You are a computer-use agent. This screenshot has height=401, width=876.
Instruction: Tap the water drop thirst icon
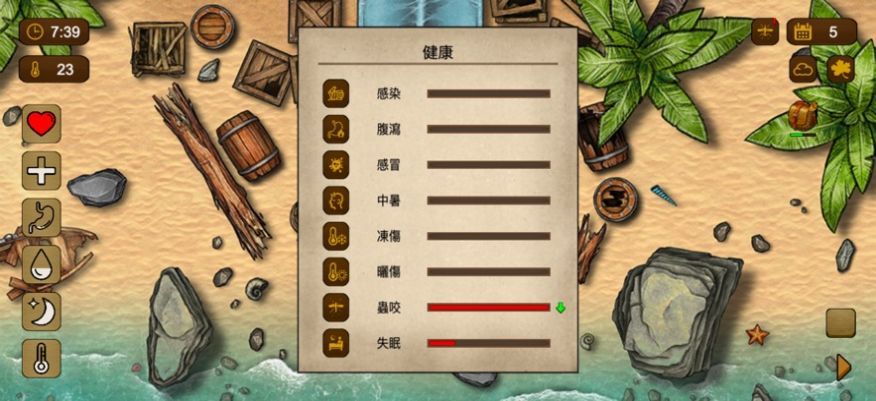[x=41, y=265]
